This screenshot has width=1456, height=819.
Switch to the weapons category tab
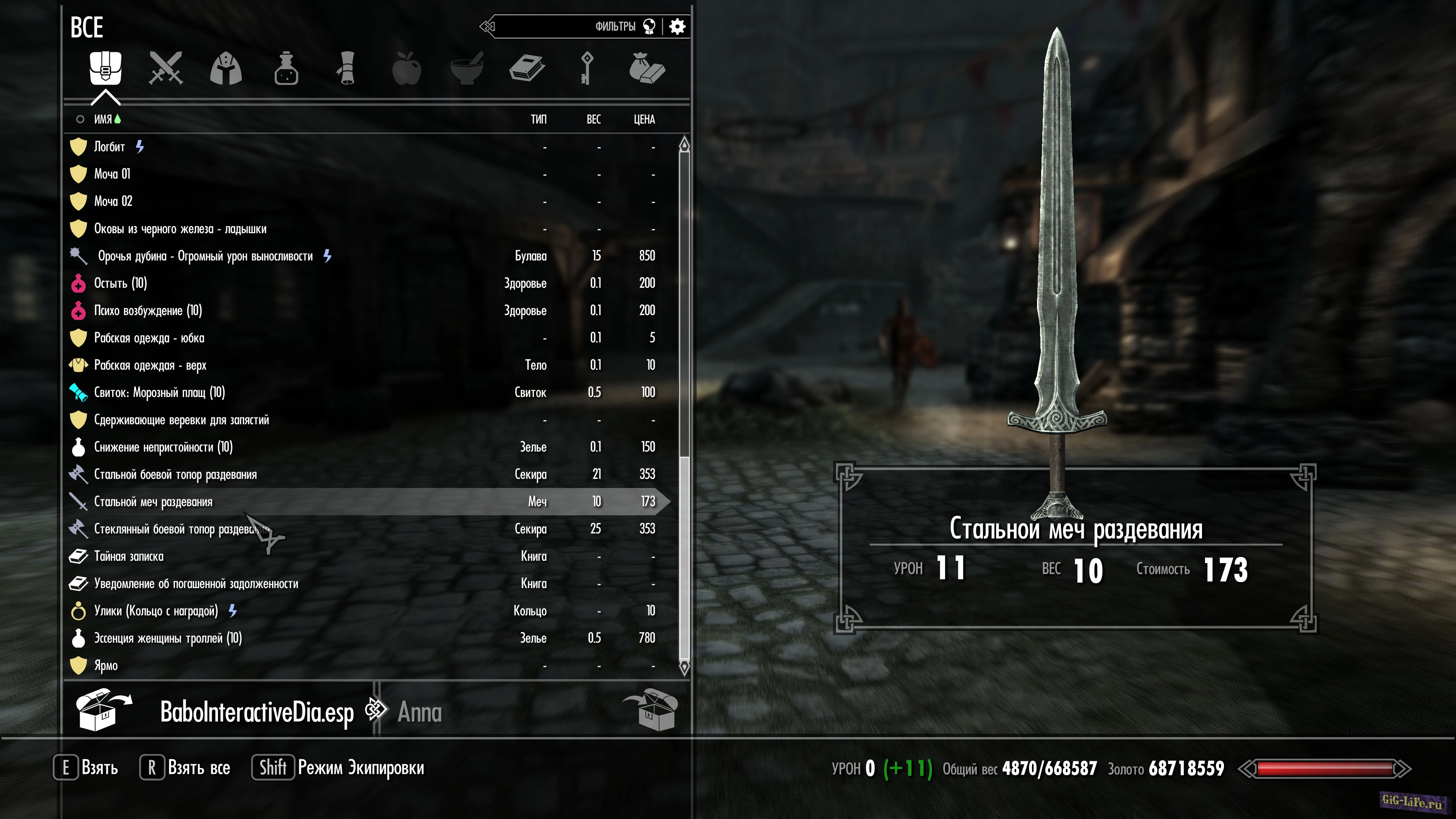[x=166, y=68]
